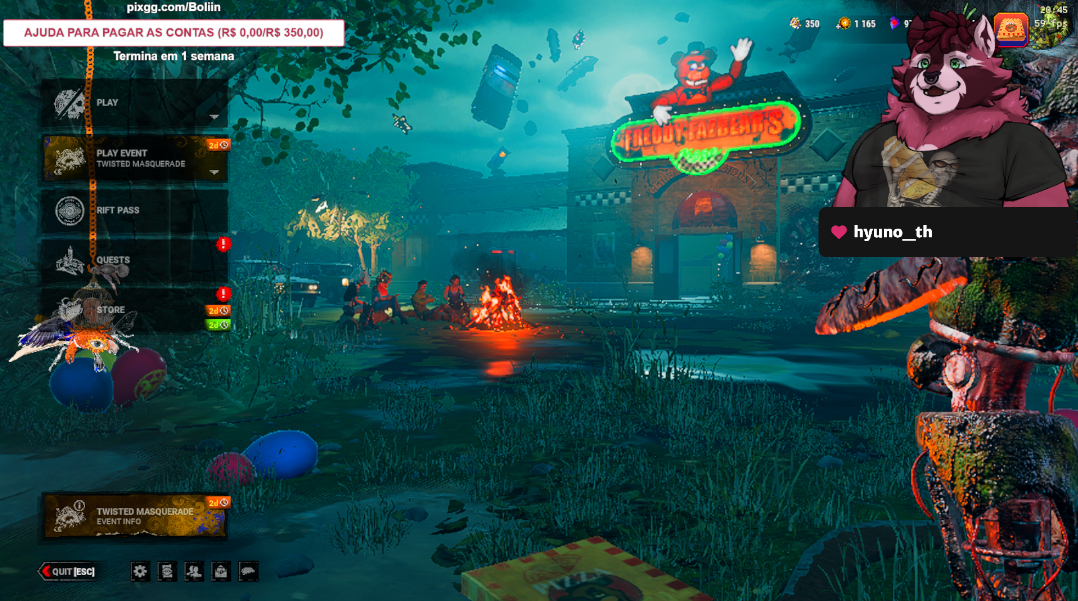
Task: Click the pizza box player profile icon
Action: coord(1011,30)
